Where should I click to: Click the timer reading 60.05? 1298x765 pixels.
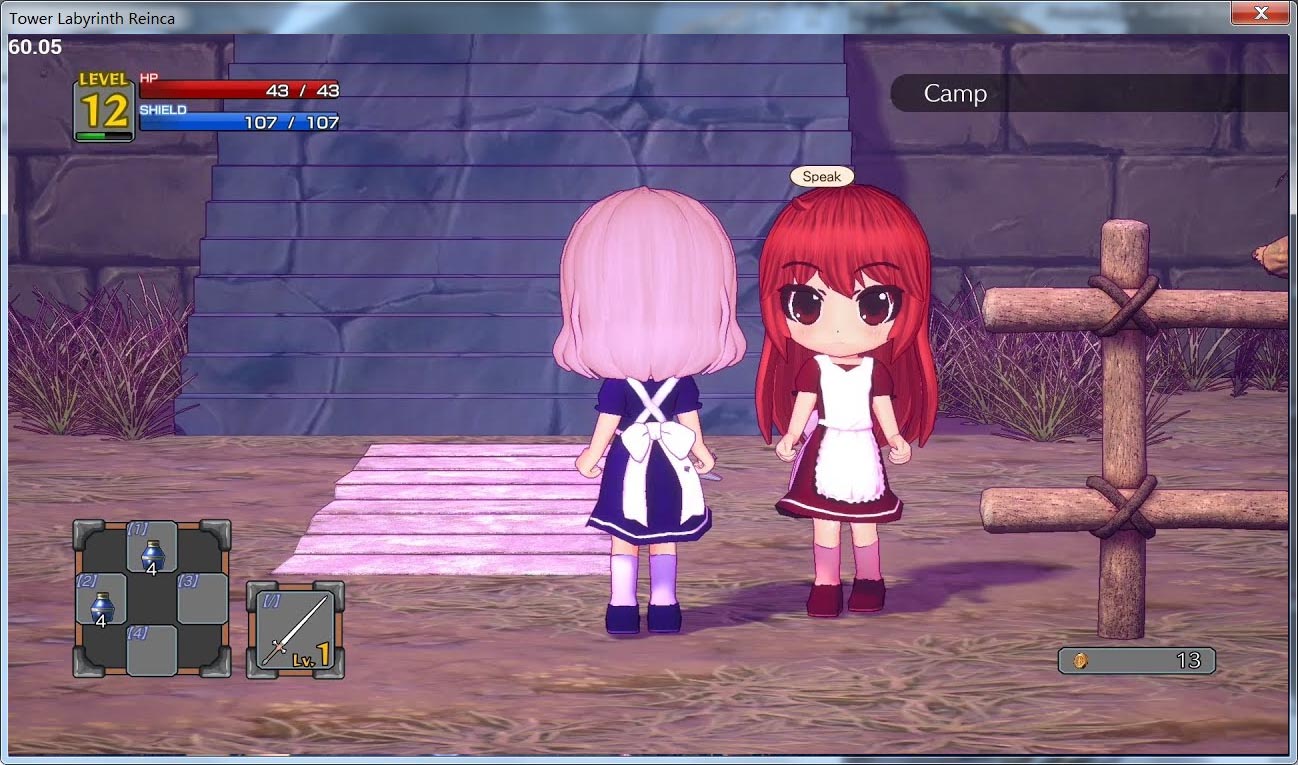[x=33, y=47]
